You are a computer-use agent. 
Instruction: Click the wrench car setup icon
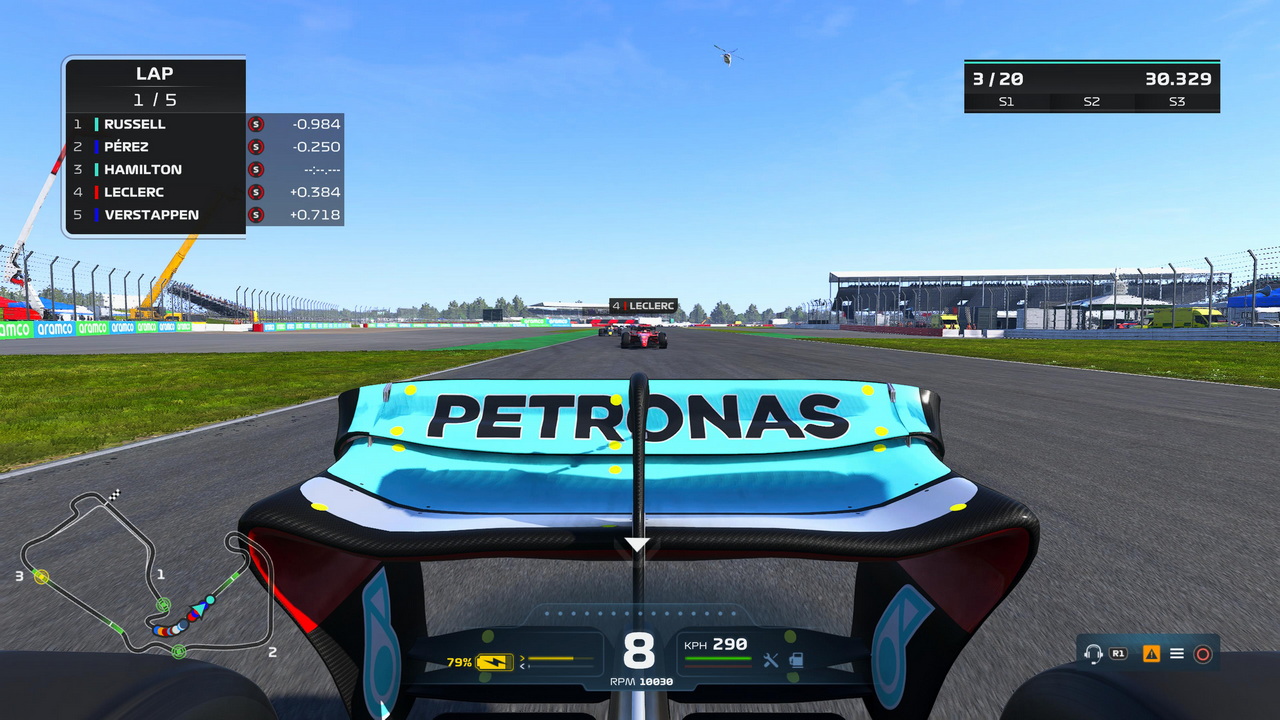[x=771, y=660]
